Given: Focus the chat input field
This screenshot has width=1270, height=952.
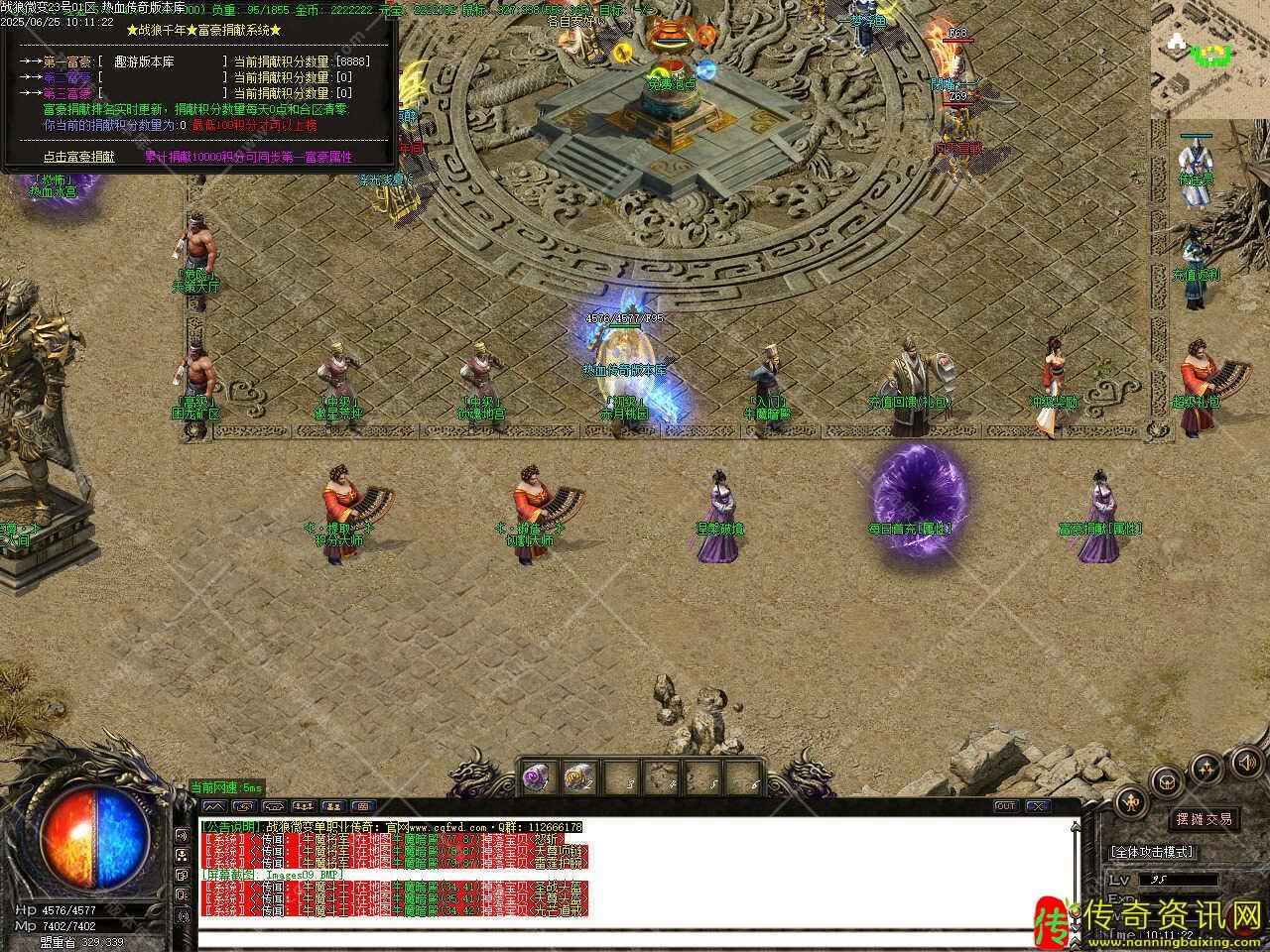Looking at the screenshot, I should click(635, 937).
